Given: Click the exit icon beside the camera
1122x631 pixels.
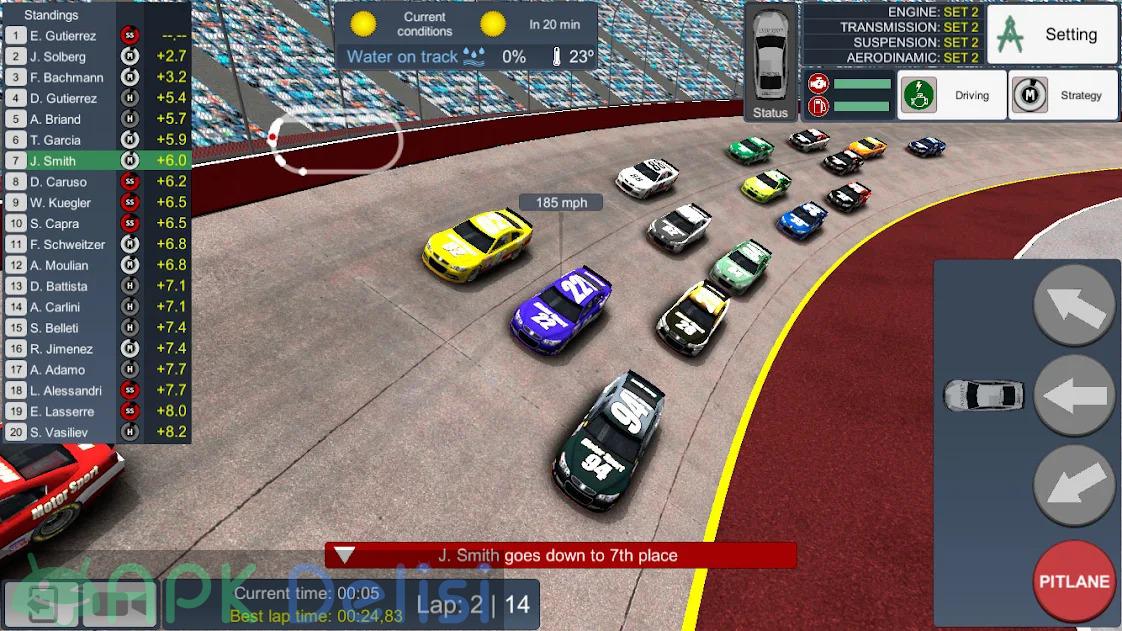Looking at the screenshot, I should pyautogui.click(x=42, y=604).
